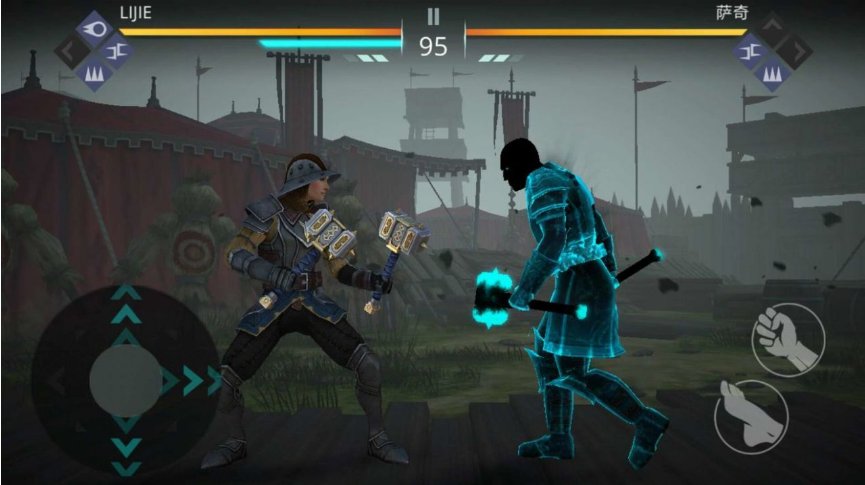Viewport: 865px width, 485px height.
Task: Pause the fight with the pause button
Action: coord(433,16)
